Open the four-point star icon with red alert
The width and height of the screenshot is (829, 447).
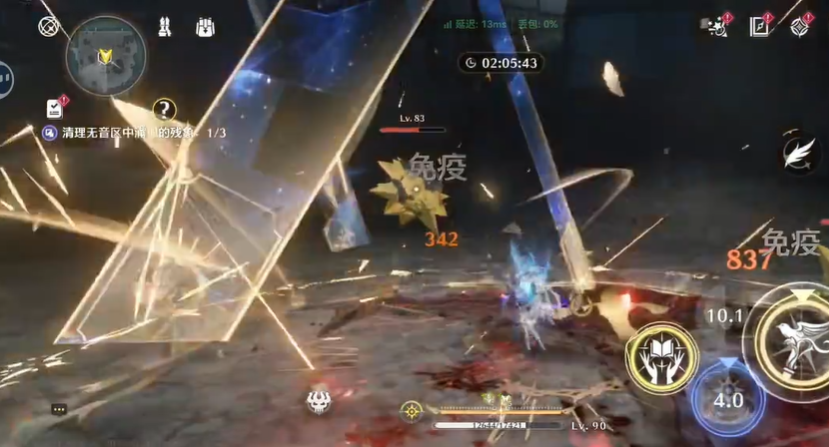[800, 27]
